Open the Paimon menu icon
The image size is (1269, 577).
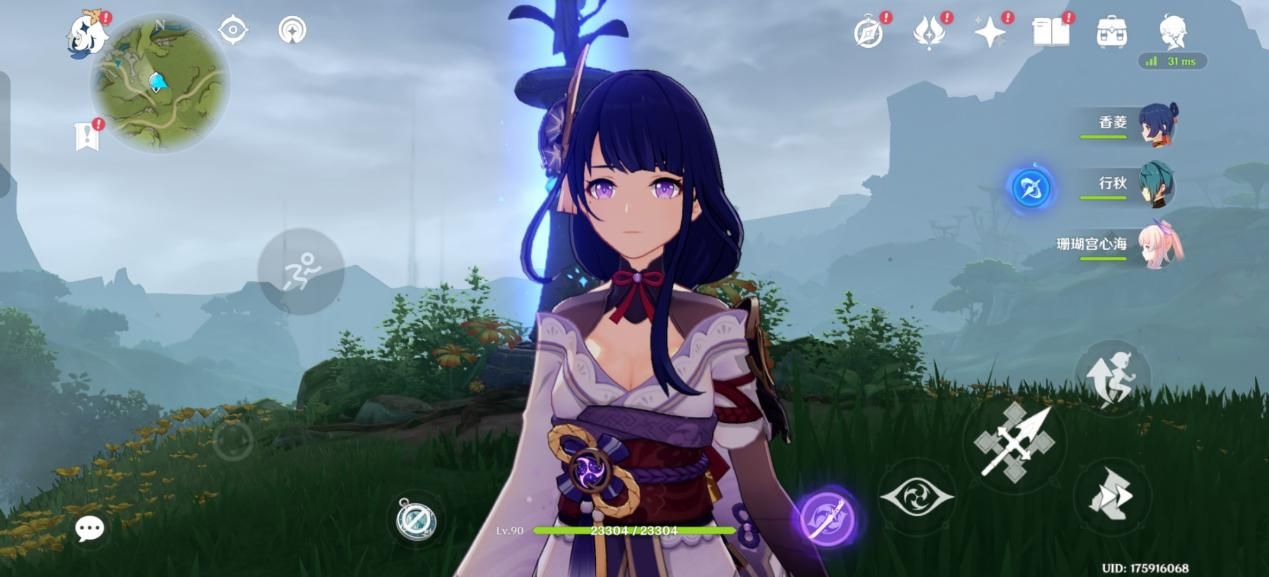click(x=87, y=36)
